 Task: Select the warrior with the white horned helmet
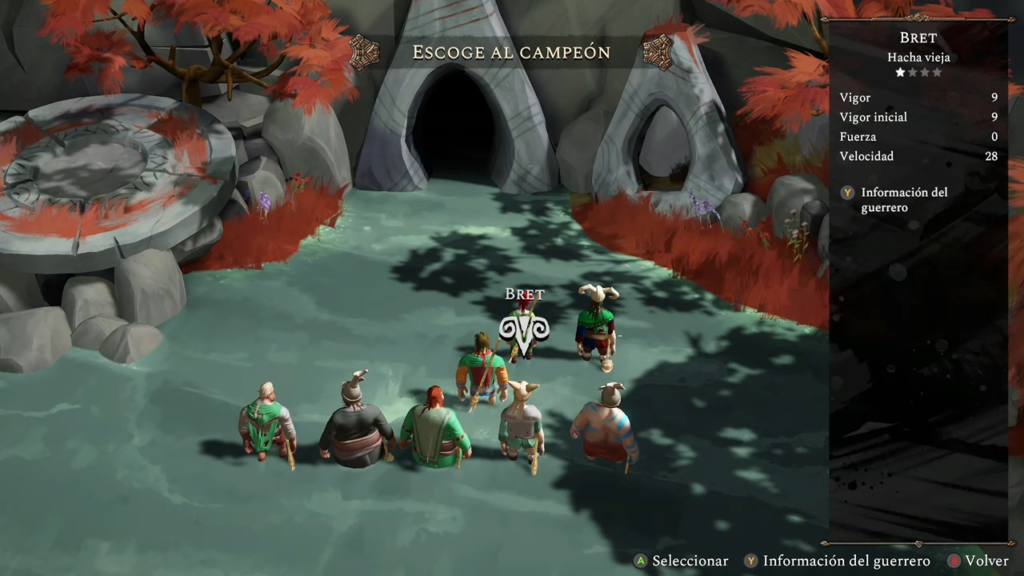click(596, 324)
